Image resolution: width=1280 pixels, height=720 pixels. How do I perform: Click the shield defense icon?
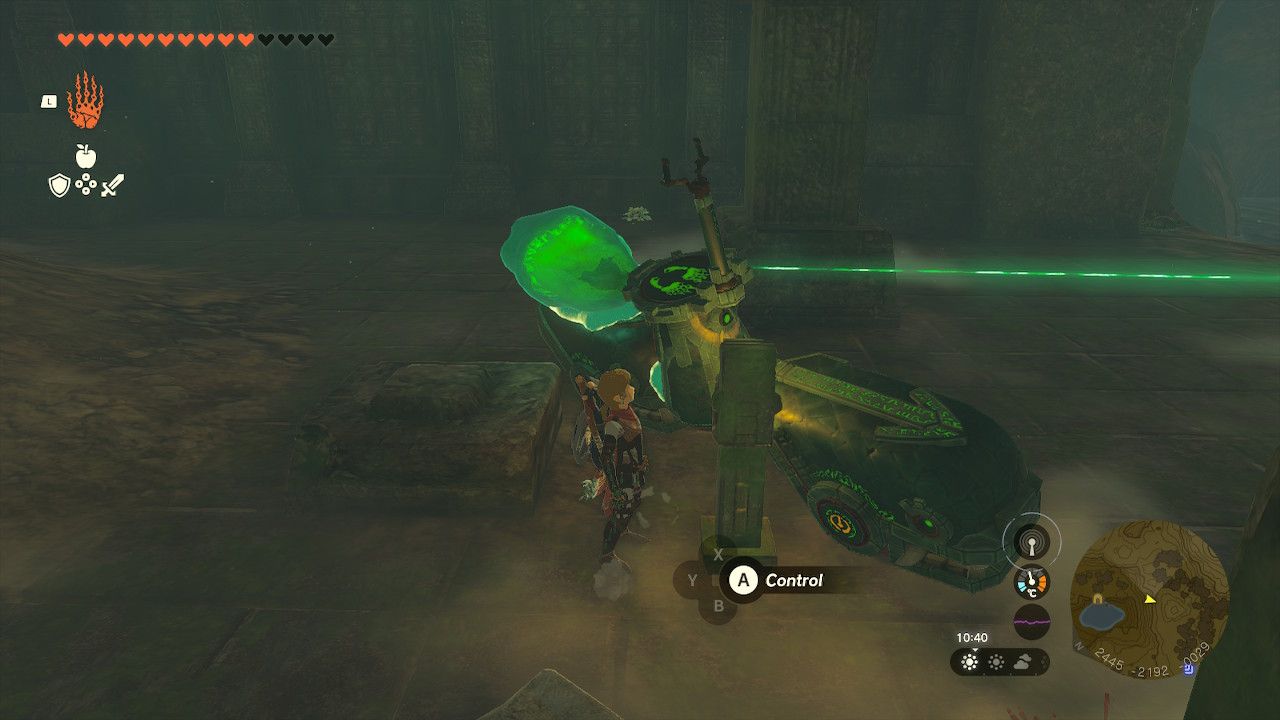(x=60, y=185)
